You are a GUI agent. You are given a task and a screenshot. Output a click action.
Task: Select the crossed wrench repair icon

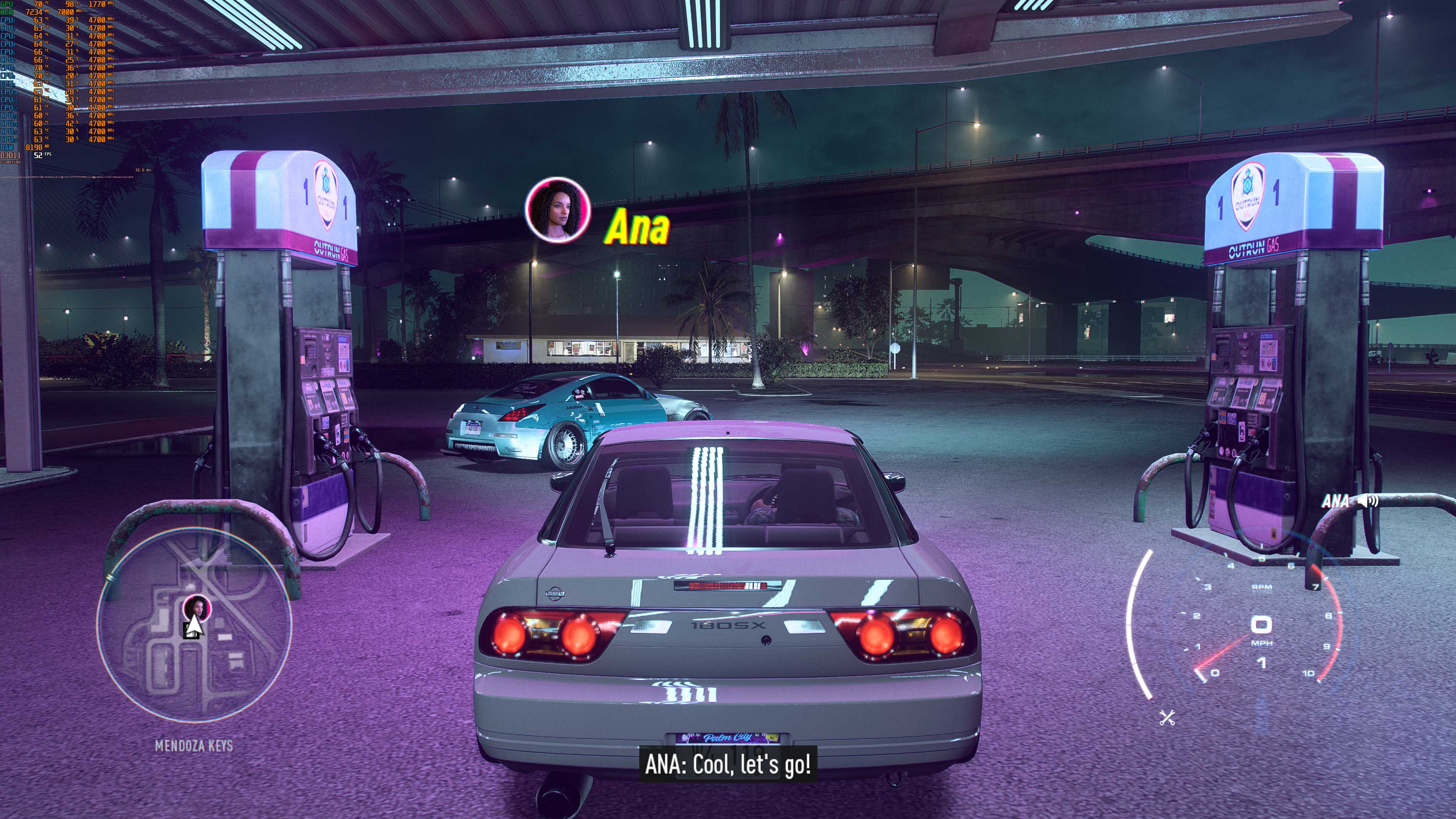pyautogui.click(x=1167, y=719)
